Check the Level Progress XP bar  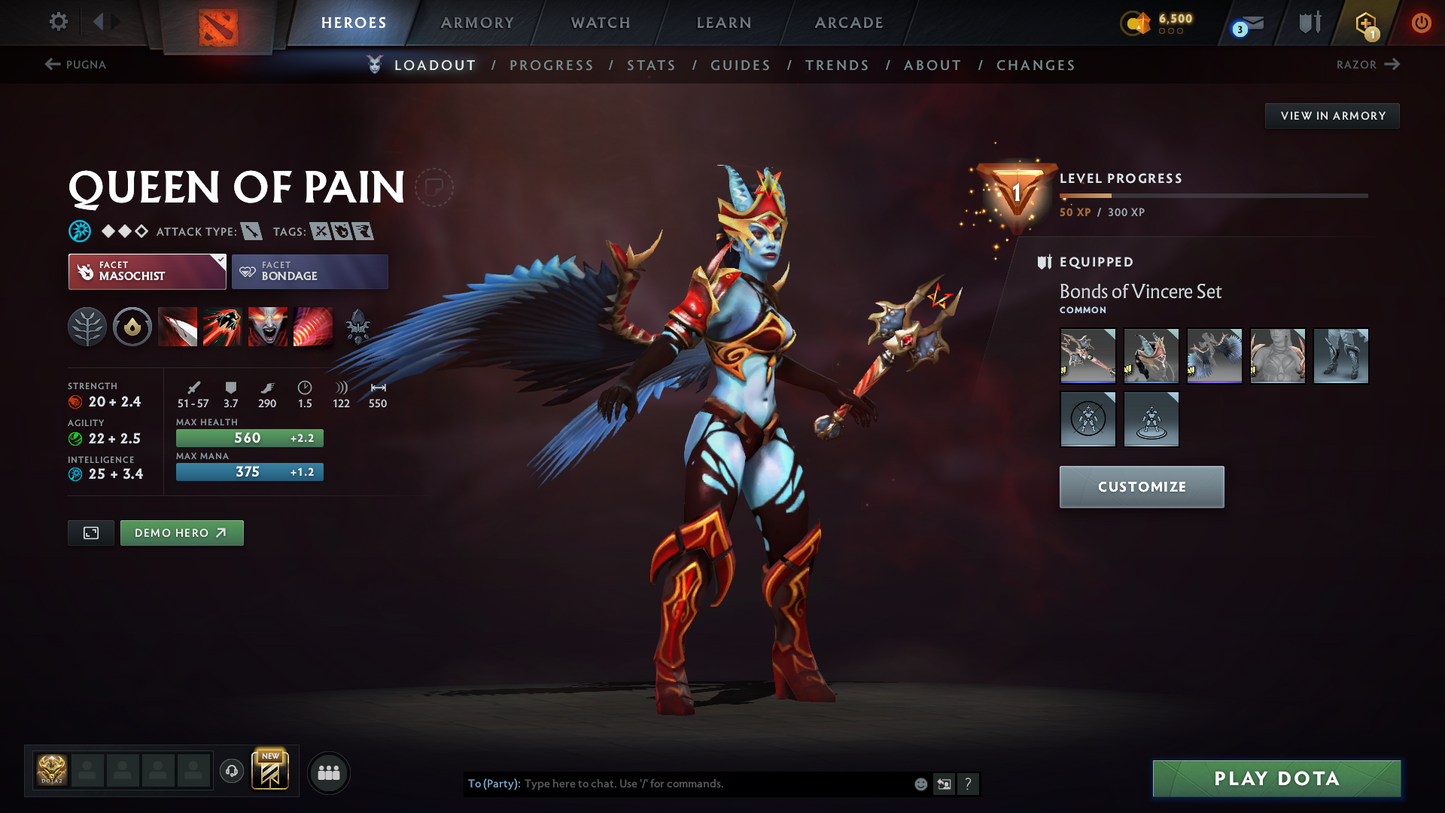pos(1213,196)
